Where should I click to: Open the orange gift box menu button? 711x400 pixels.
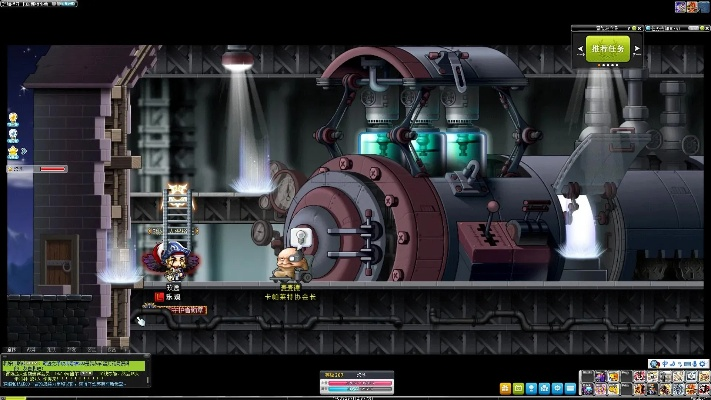click(505, 388)
